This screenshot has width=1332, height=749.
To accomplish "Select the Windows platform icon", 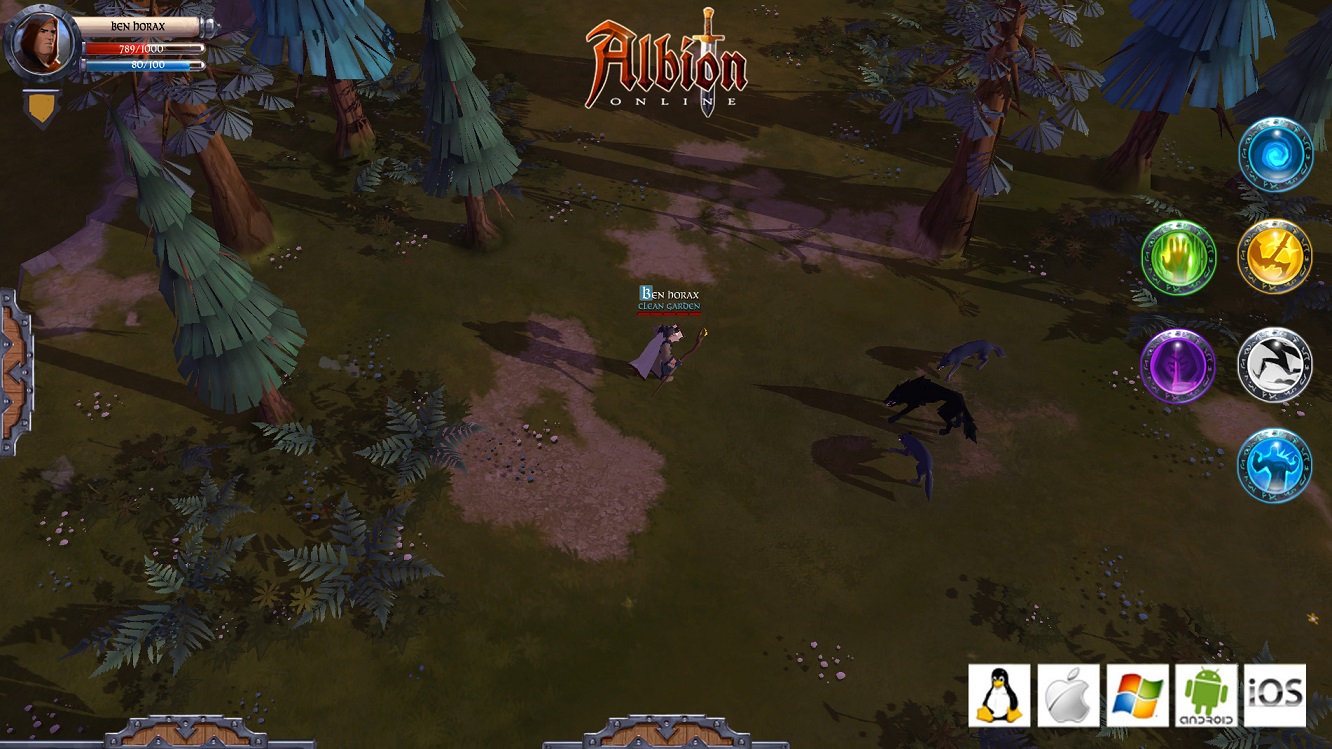I will [x=1138, y=693].
